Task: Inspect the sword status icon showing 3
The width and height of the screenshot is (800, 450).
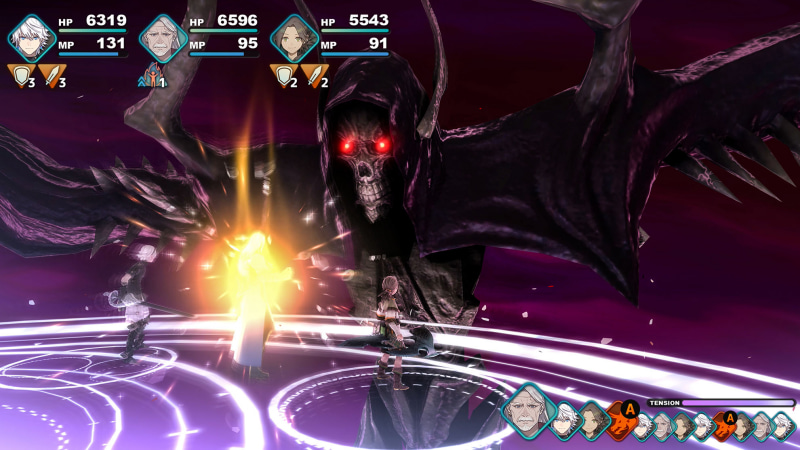Action: click(x=51, y=75)
